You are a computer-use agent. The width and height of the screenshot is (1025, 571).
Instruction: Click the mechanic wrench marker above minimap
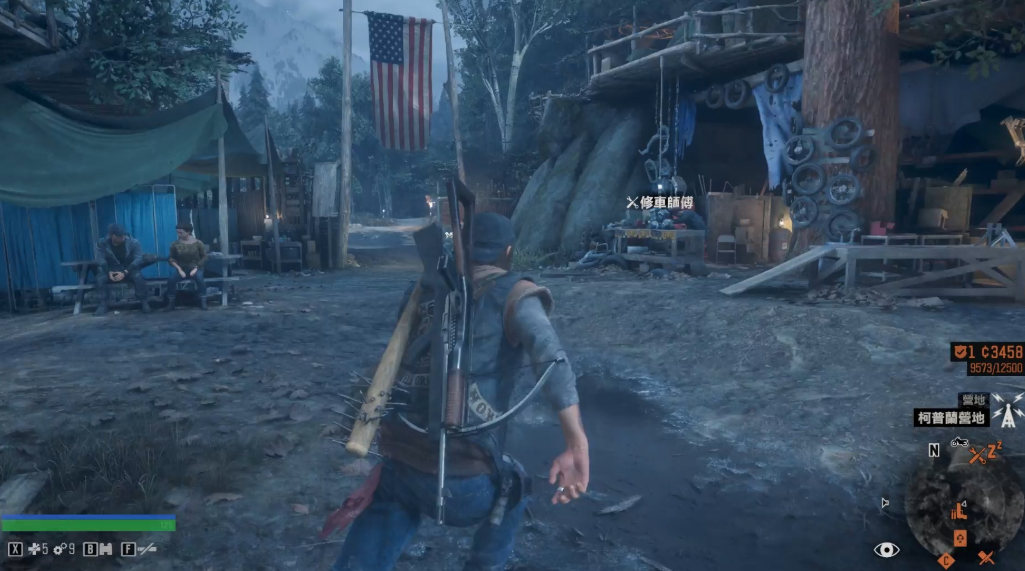[977, 456]
